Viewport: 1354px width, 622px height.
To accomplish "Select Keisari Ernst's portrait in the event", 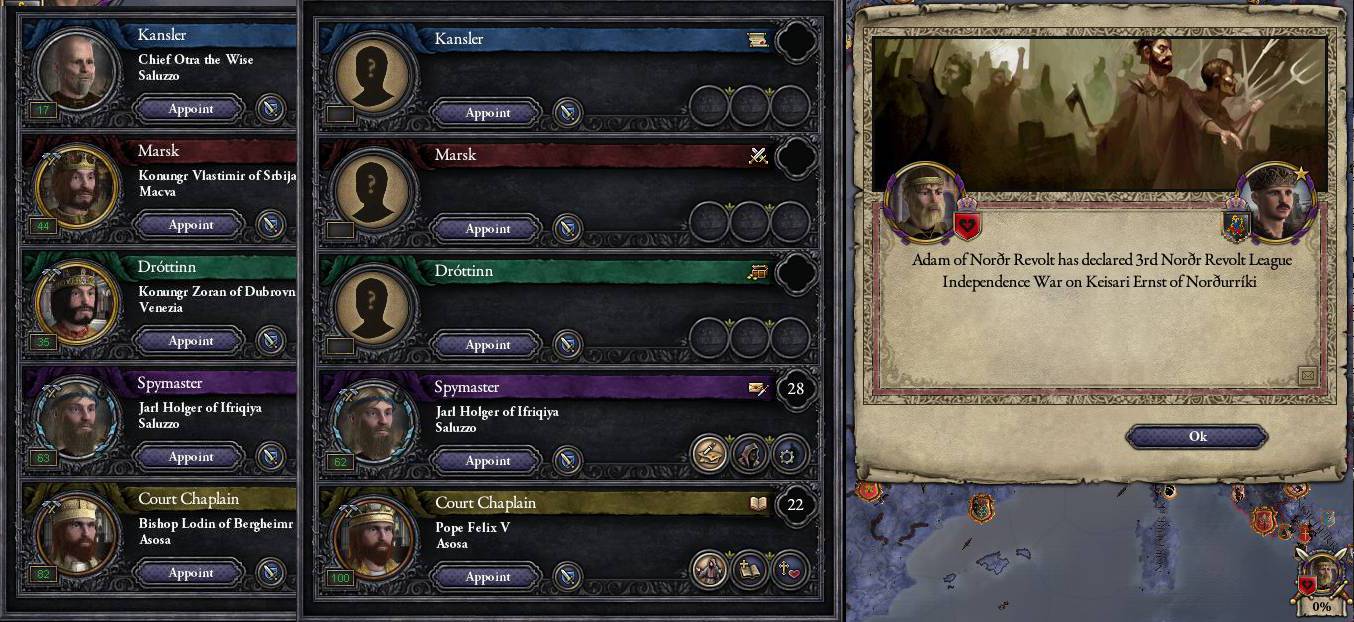I will pos(1276,203).
